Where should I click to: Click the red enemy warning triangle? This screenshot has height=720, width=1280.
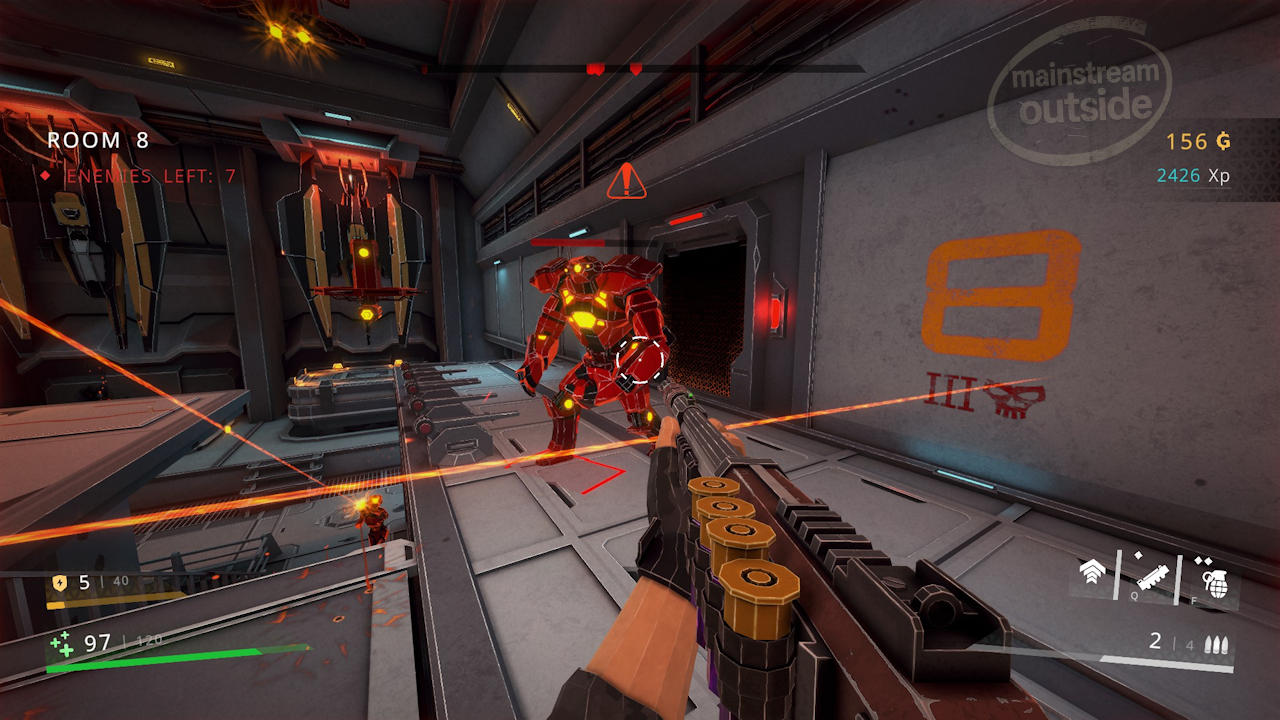pos(626,182)
